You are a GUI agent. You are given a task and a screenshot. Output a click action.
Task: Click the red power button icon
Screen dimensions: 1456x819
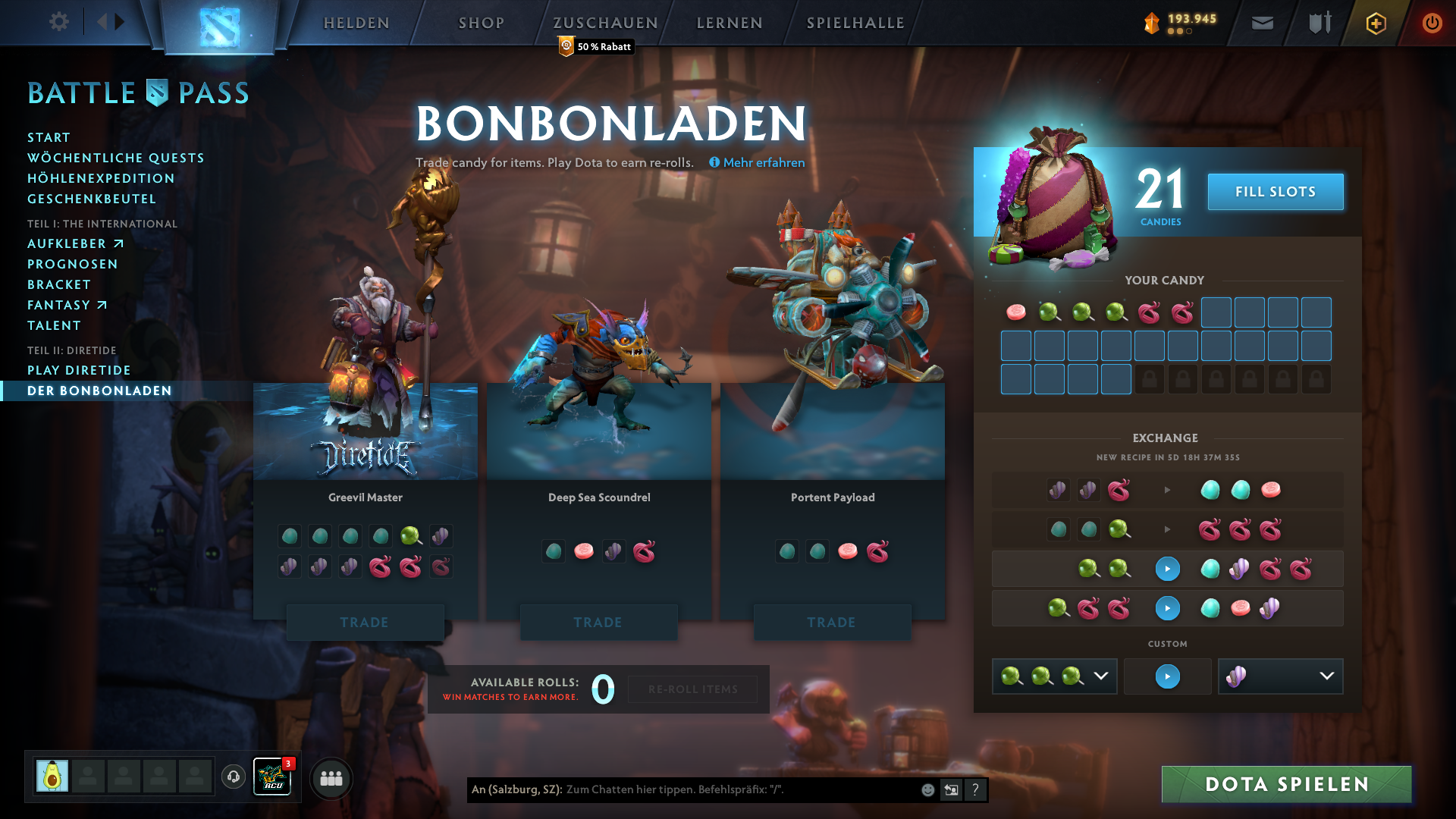coord(1432,23)
